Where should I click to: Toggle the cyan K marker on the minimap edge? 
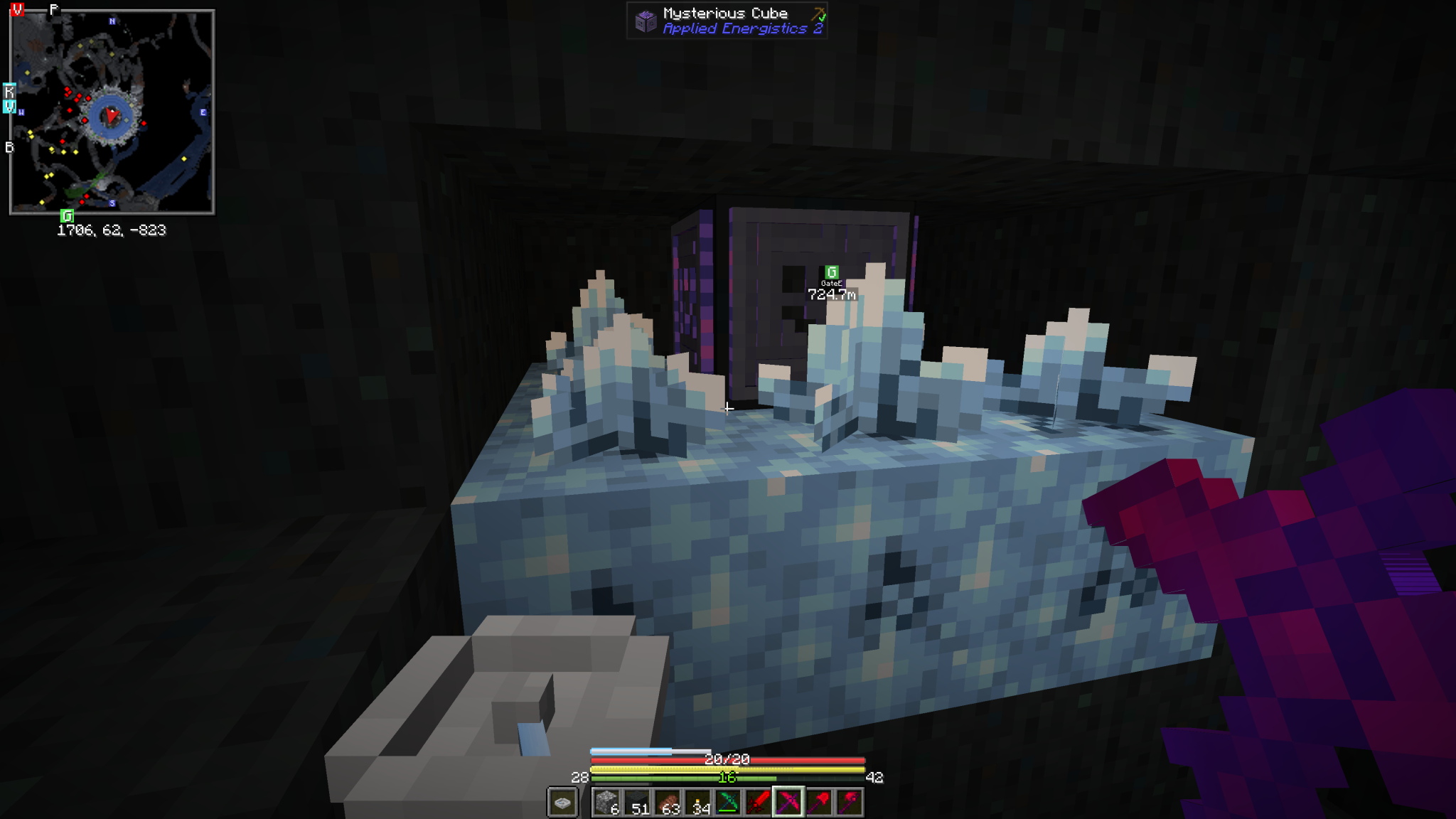pyautogui.click(x=9, y=90)
